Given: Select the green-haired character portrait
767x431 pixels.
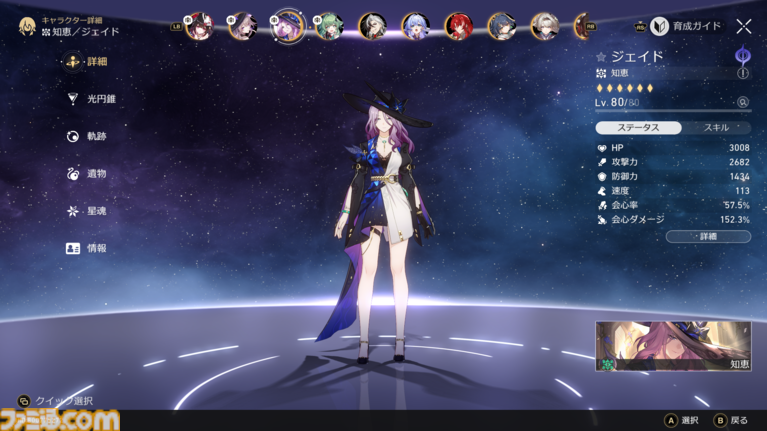Looking at the screenshot, I should pyautogui.click(x=327, y=26).
